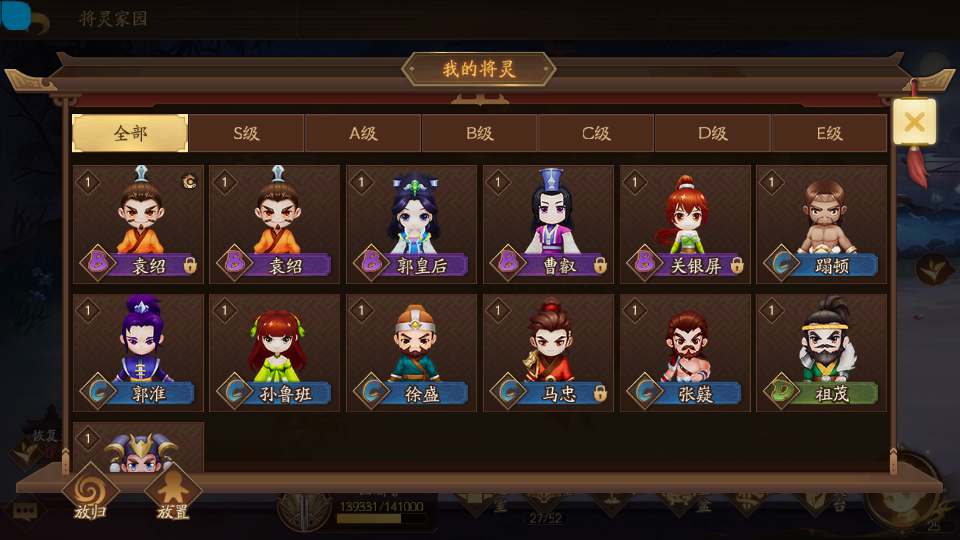Choose the 张嶷 spirit card
This screenshot has width=960, height=540.
pos(685,352)
